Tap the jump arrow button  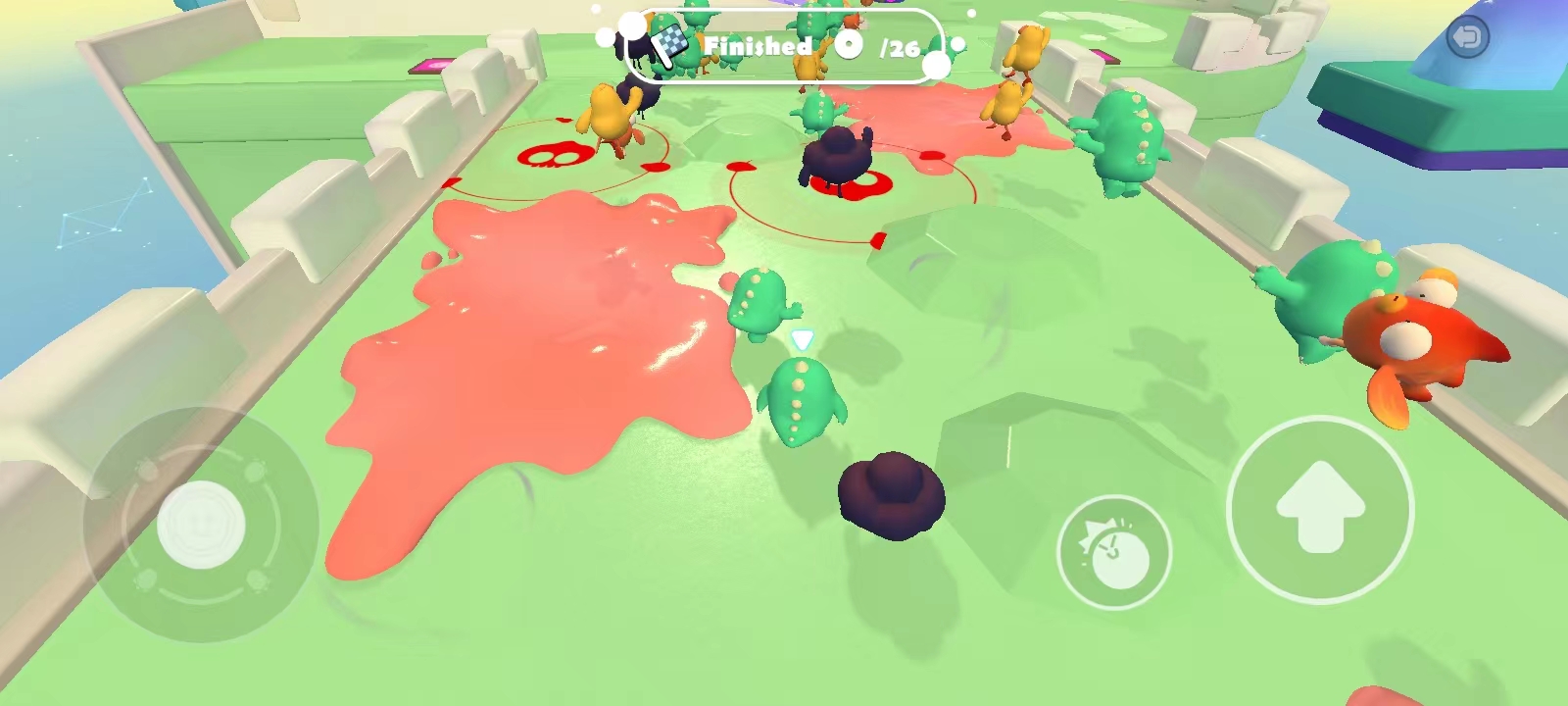coord(1319,509)
